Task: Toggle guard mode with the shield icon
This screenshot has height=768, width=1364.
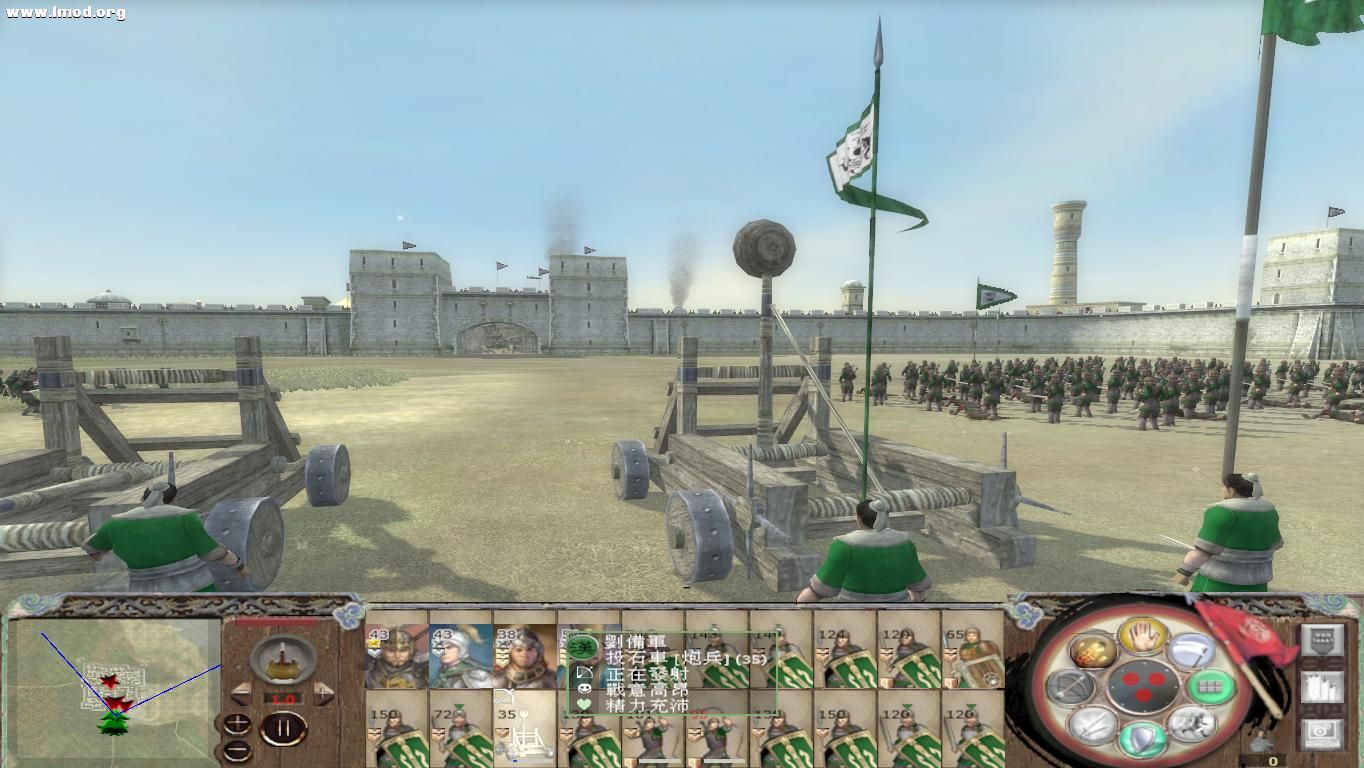Action: (1143, 738)
